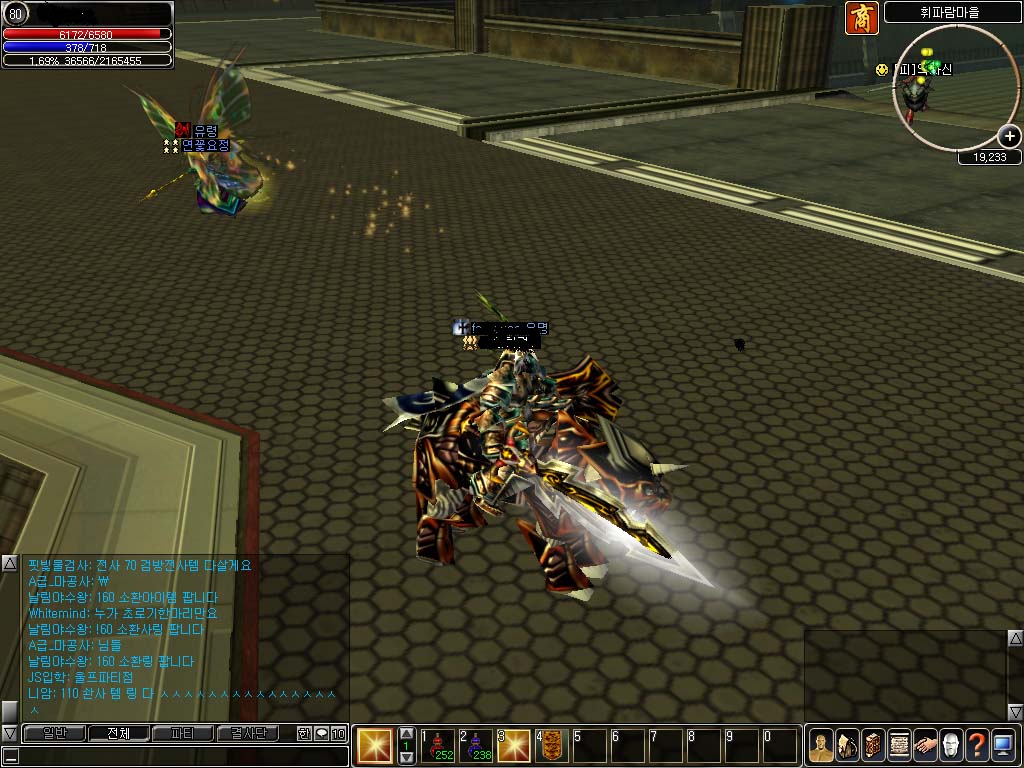Use the blue potion in slot 2
Viewport: 1024px width, 768px height.
476,746
